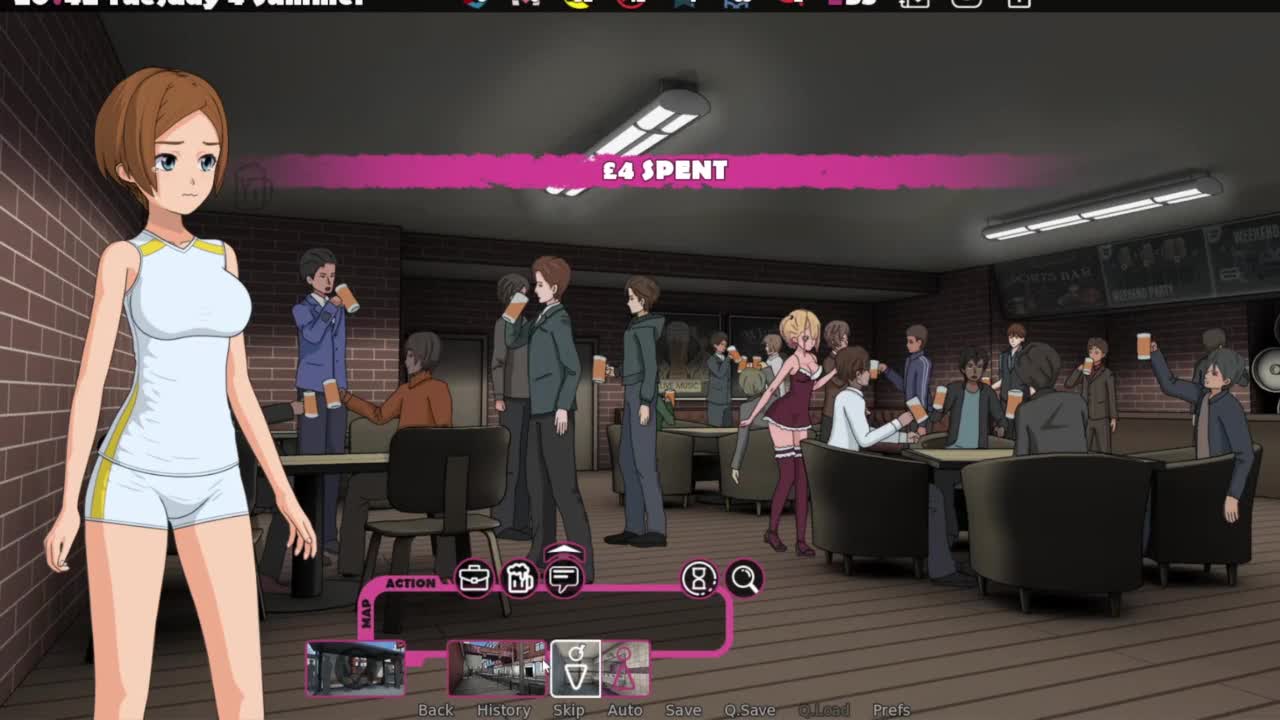
Task: Open the Prefs settings
Action: tap(891, 710)
